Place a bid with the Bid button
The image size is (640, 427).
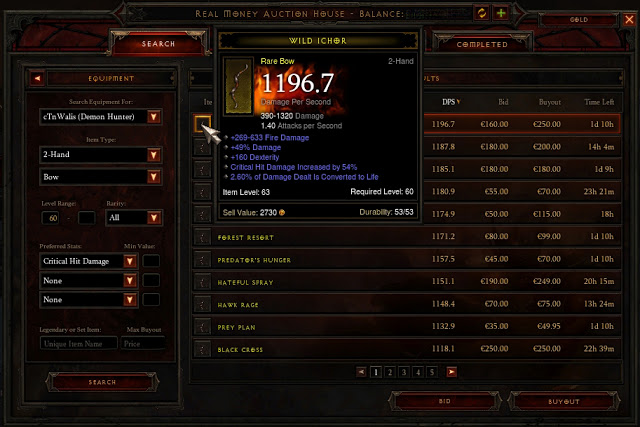tap(445, 401)
